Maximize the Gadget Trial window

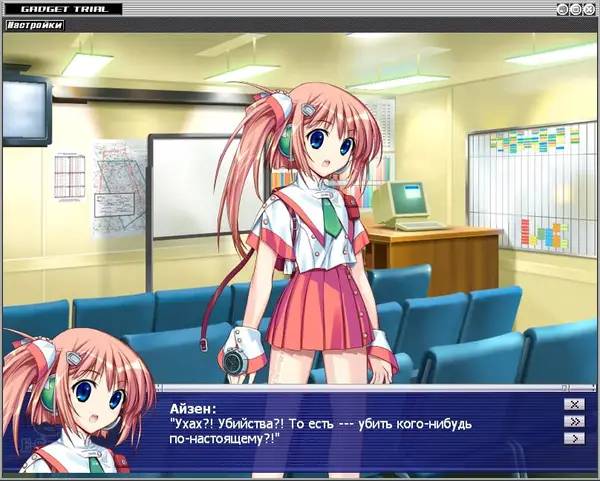tap(576, 9)
